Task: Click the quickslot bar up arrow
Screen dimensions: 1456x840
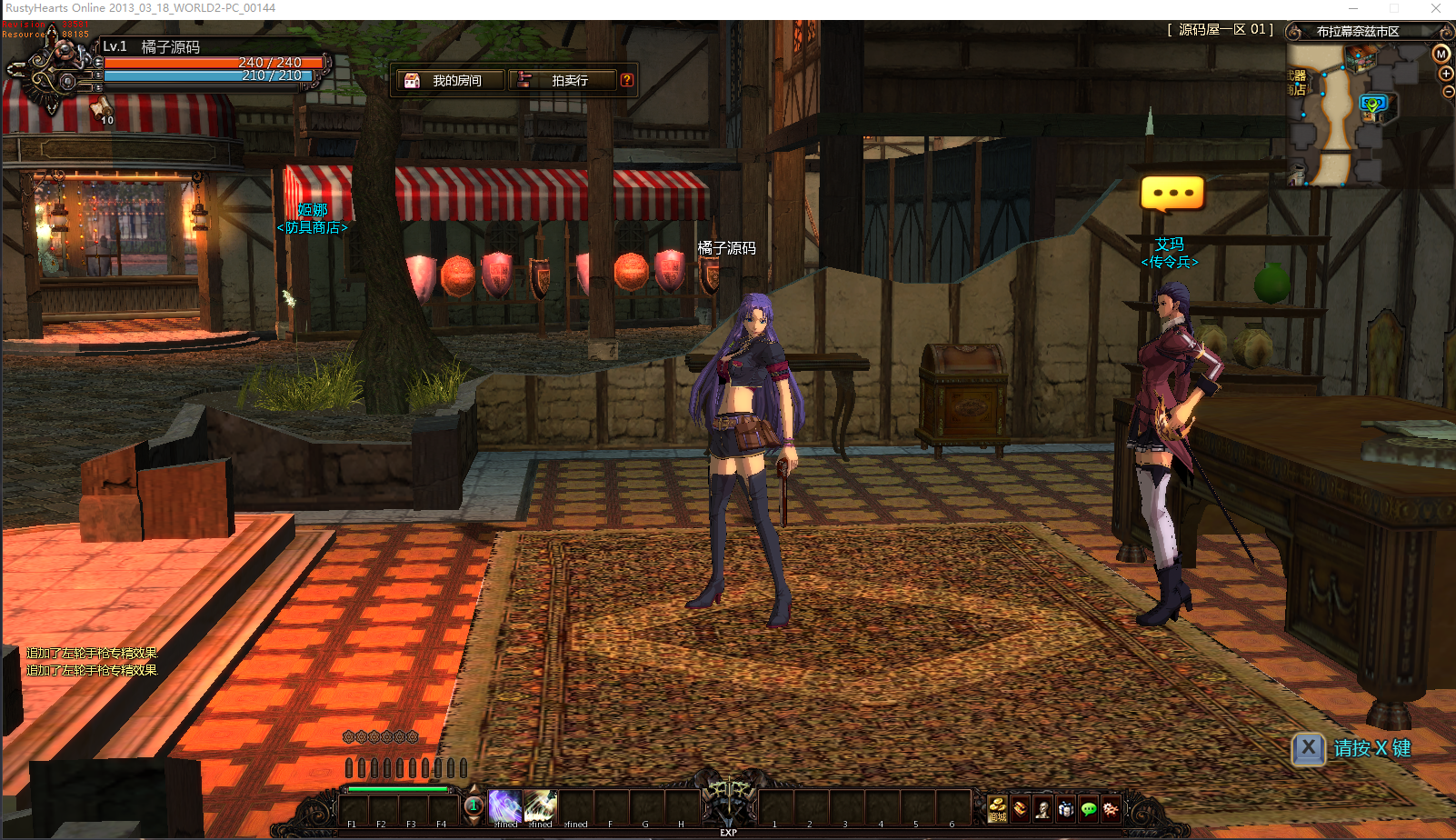Action: [x=474, y=788]
